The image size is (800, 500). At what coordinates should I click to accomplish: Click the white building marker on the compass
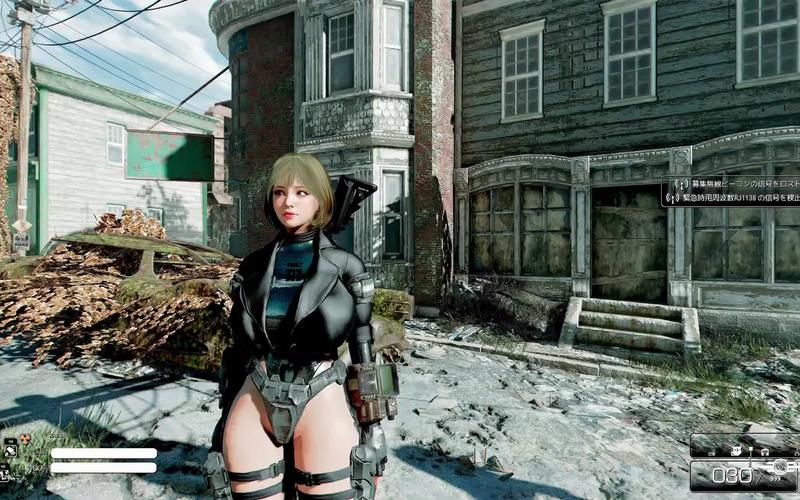point(735,450)
